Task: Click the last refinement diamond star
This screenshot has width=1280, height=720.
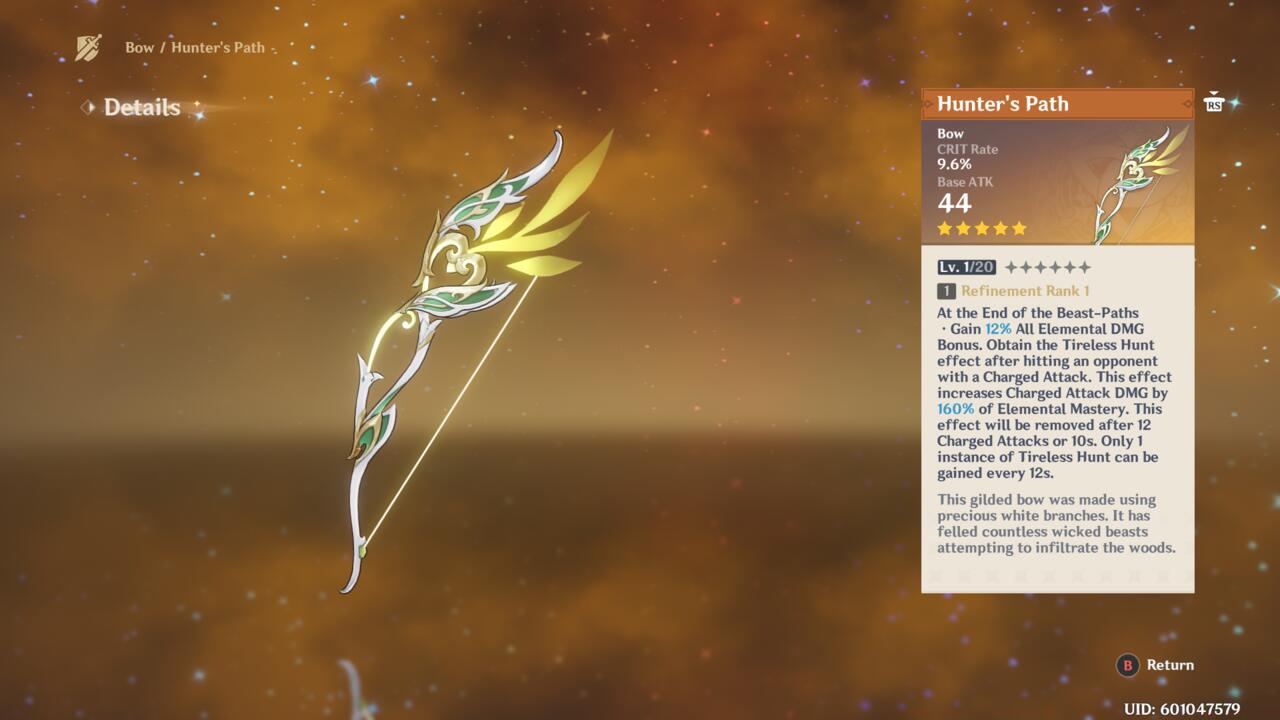Action: (1085, 267)
